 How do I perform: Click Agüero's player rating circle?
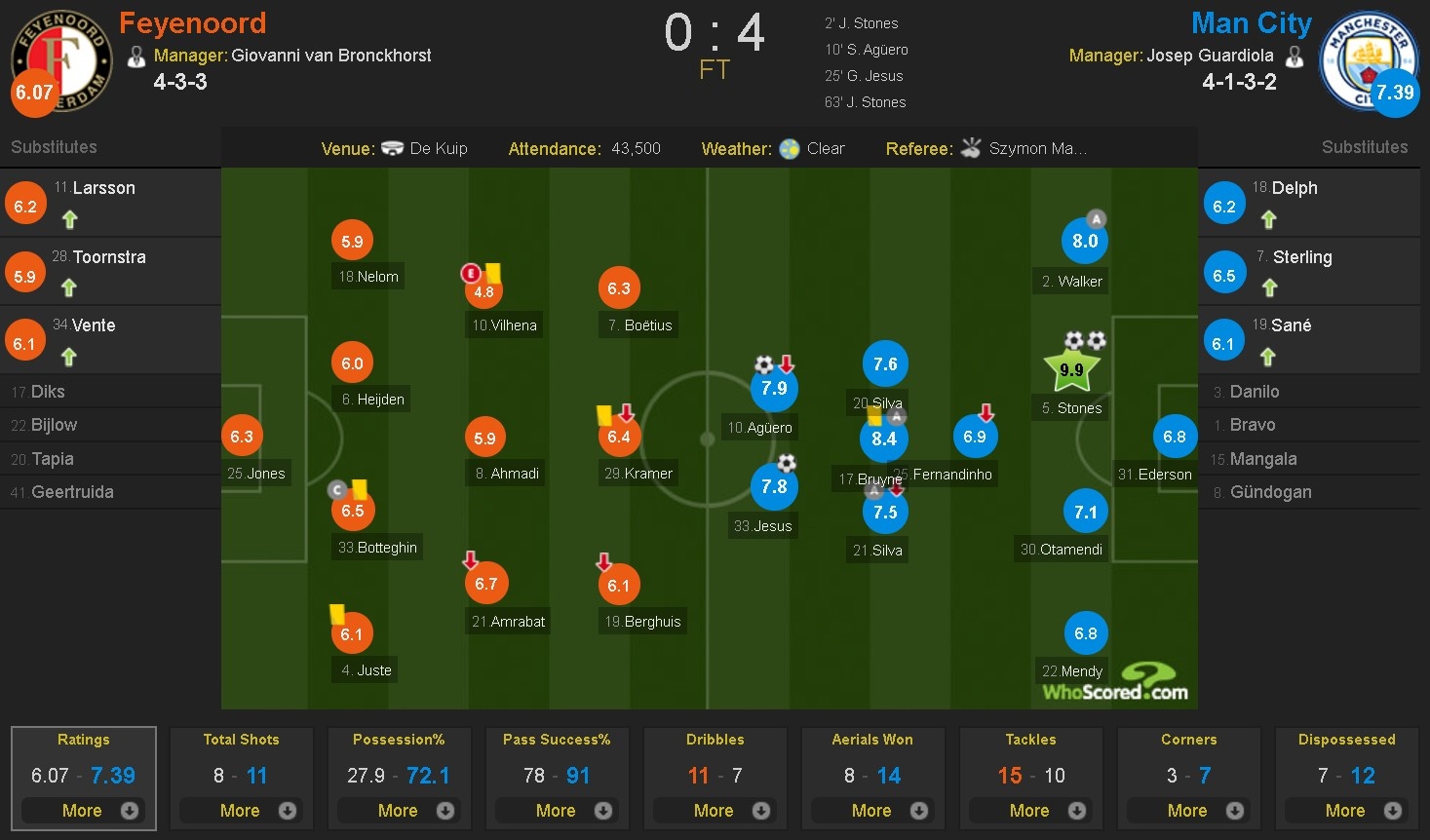click(773, 388)
